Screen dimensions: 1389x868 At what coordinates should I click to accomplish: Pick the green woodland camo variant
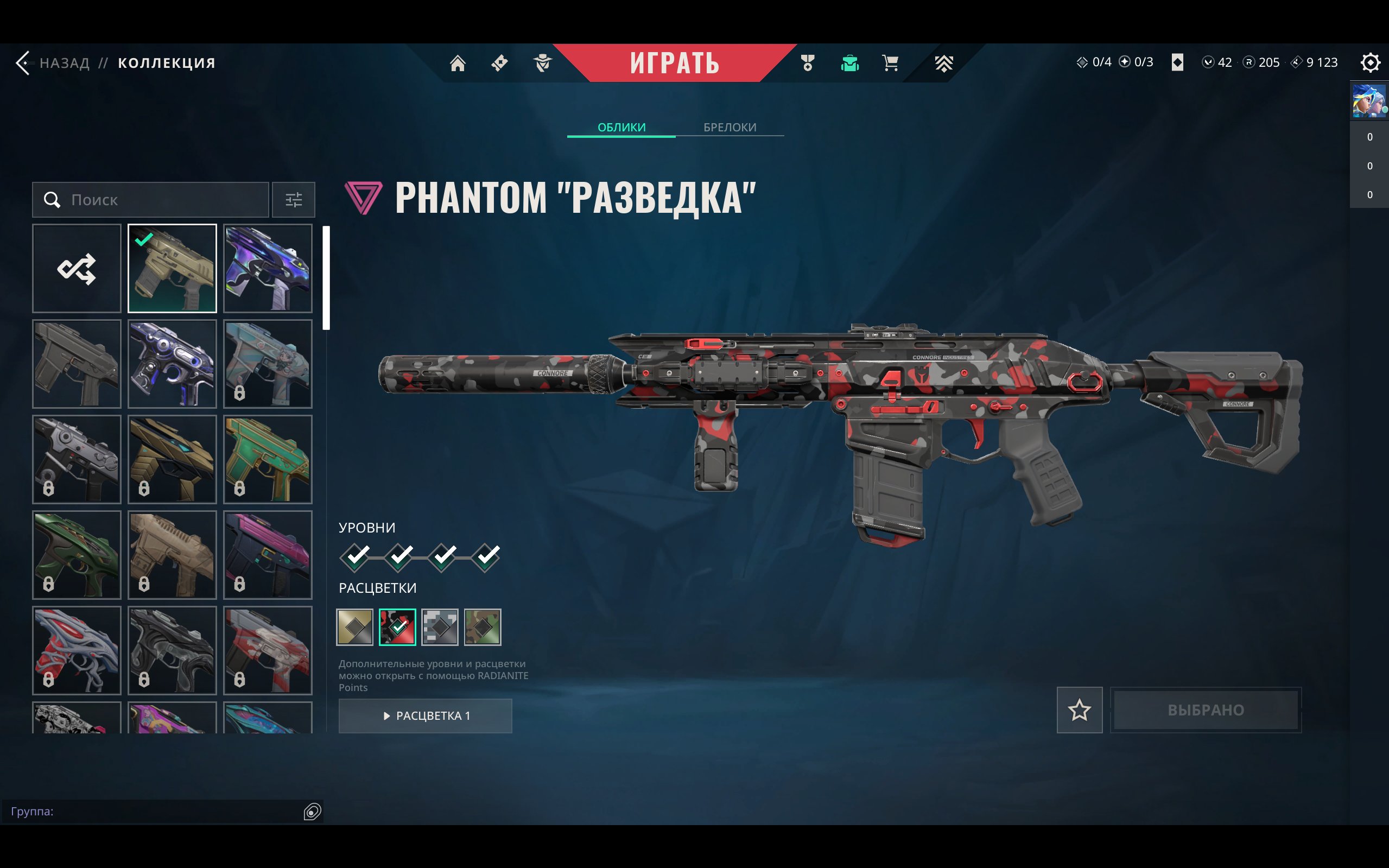point(482,627)
